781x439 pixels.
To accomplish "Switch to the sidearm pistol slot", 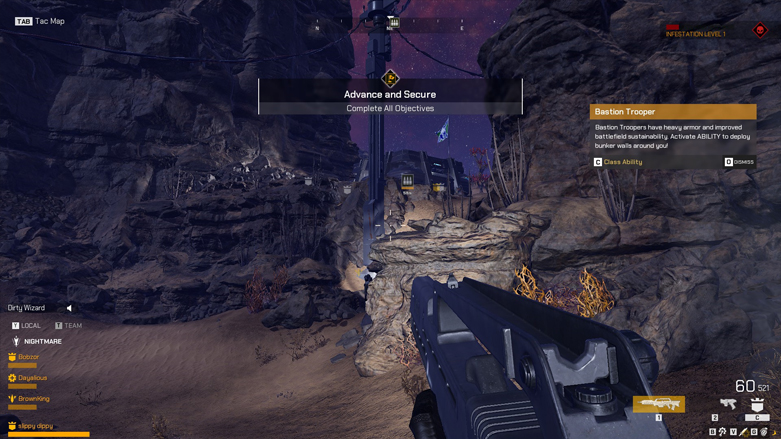I will click(728, 403).
